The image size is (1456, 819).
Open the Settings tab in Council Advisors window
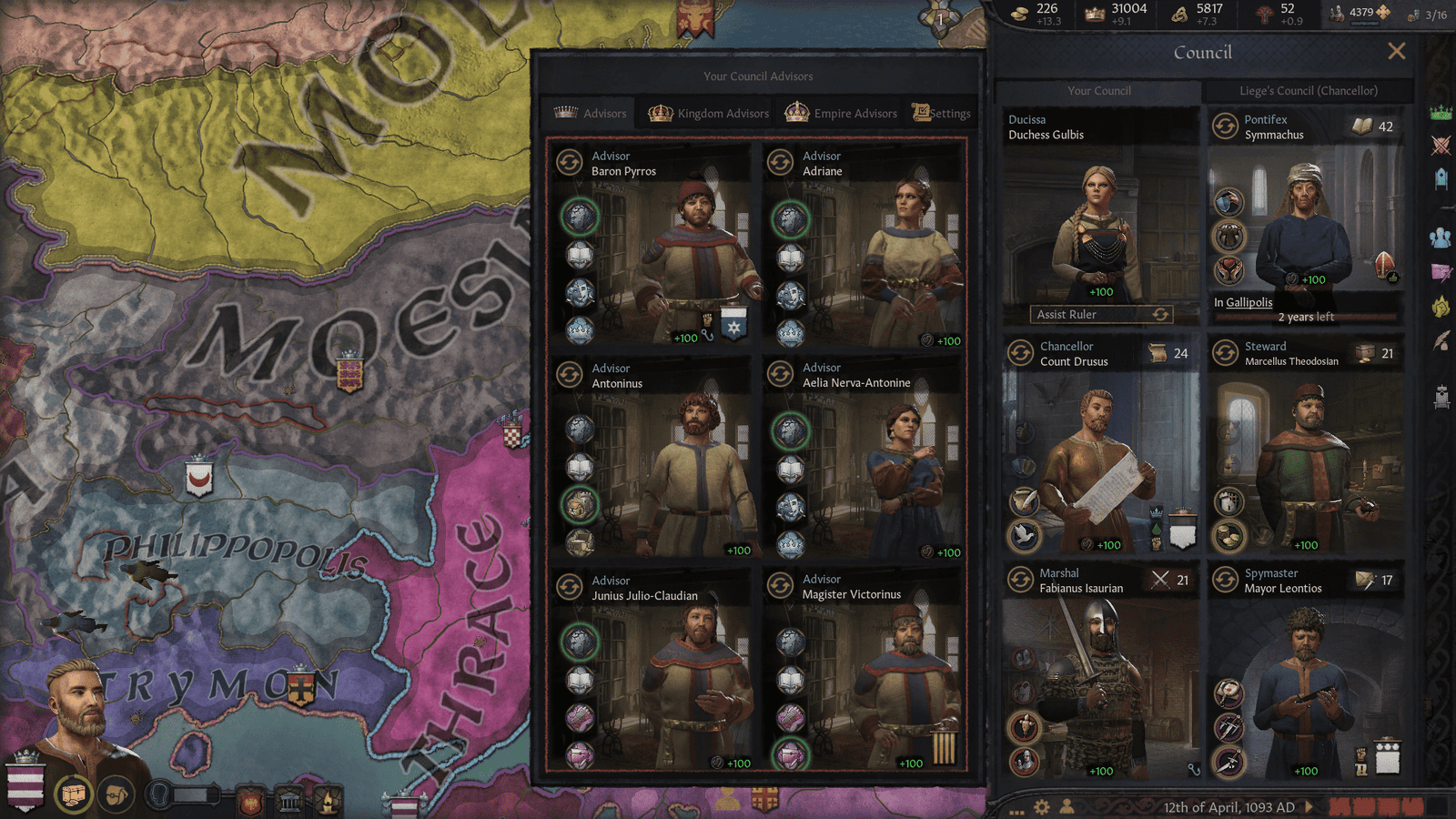pos(943,113)
